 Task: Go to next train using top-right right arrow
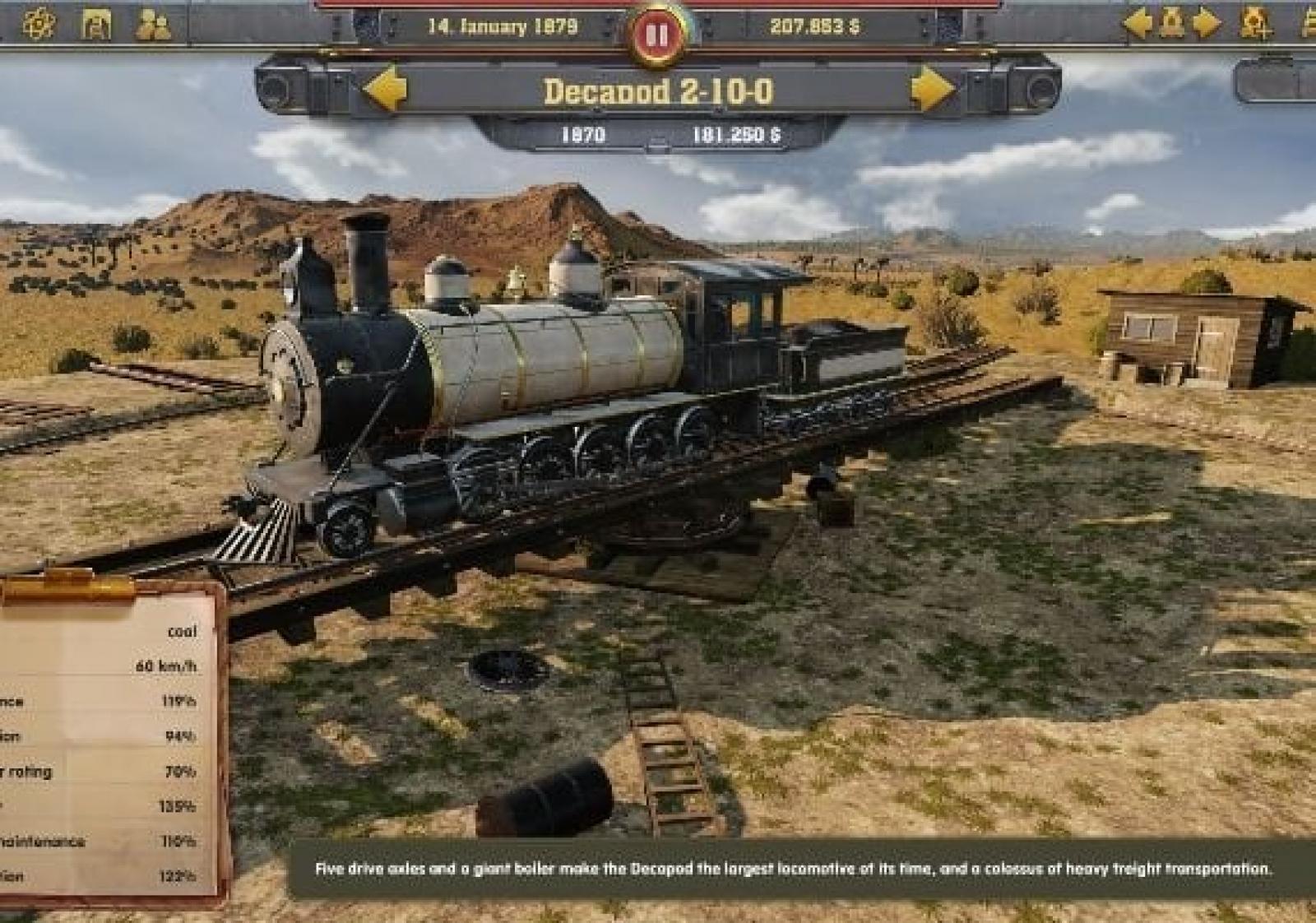click(x=1206, y=23)
